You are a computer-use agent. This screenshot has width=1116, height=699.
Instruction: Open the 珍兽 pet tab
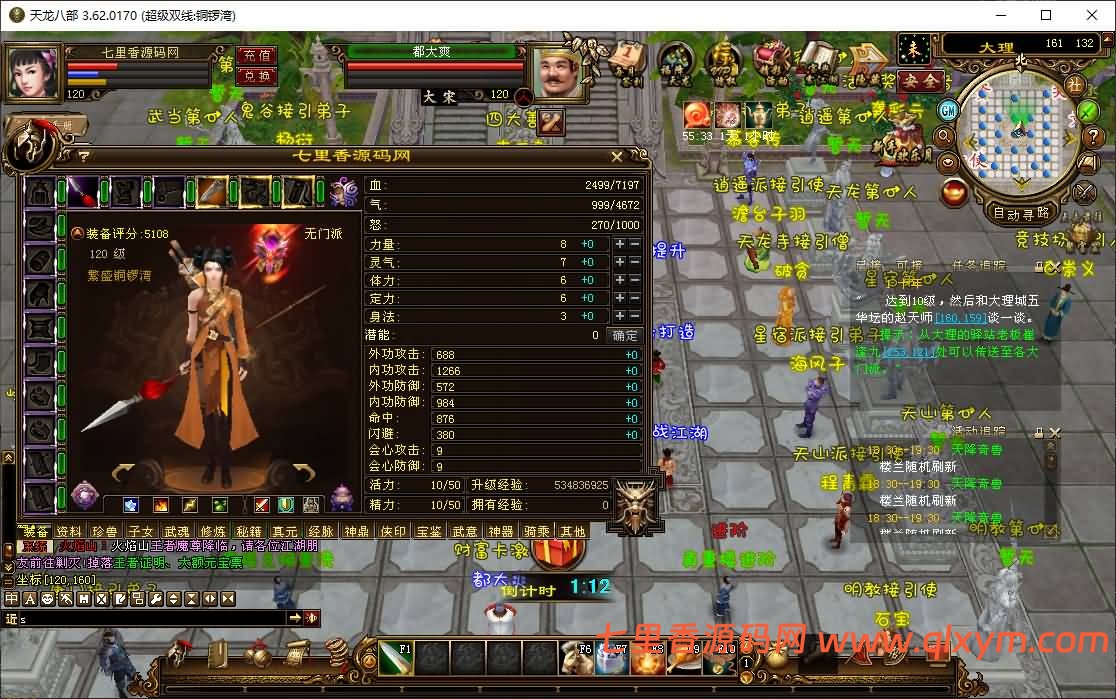pos(104,532)
